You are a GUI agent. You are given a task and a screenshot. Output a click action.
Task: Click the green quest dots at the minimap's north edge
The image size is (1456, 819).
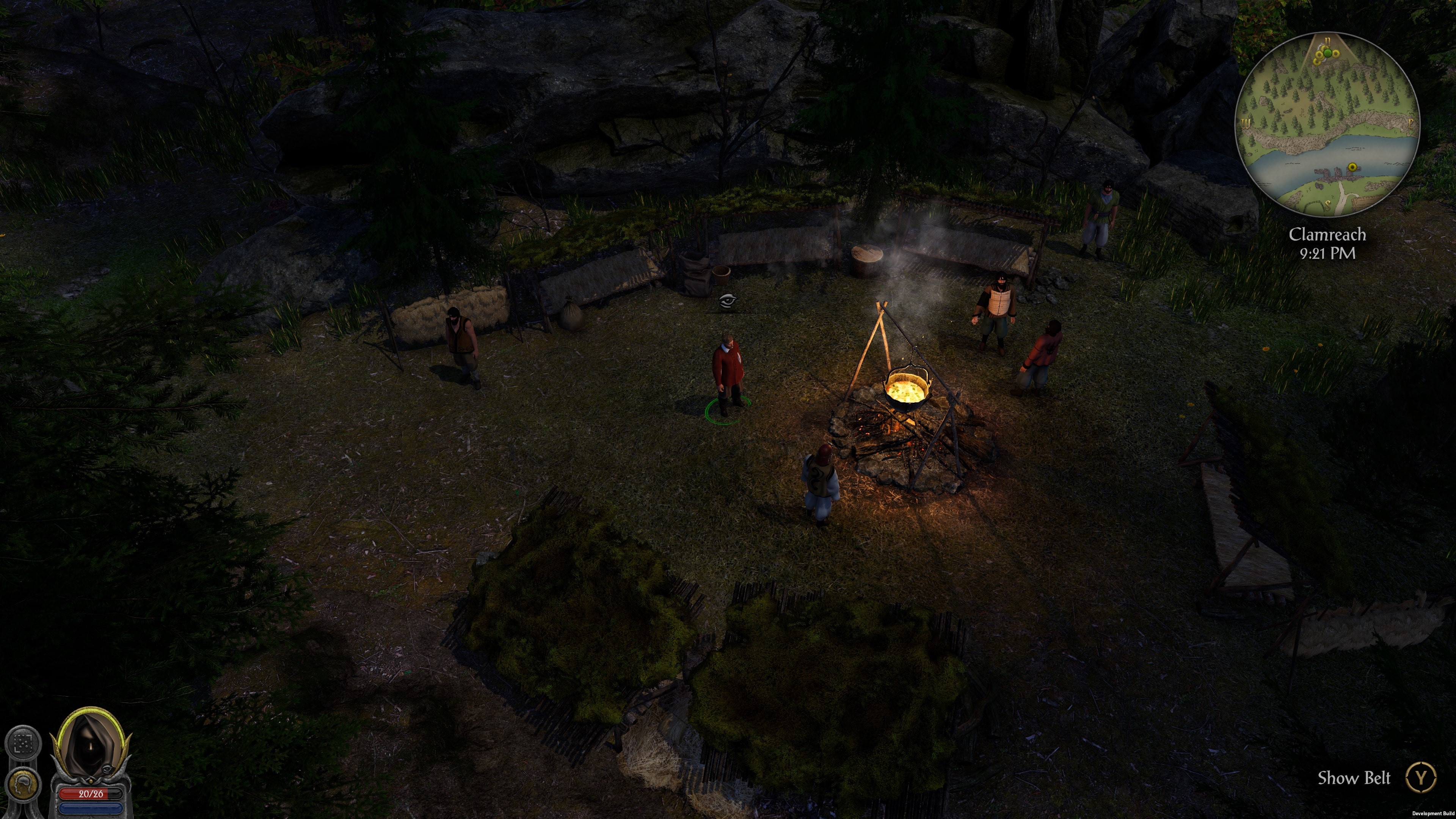pos(1328,54)
